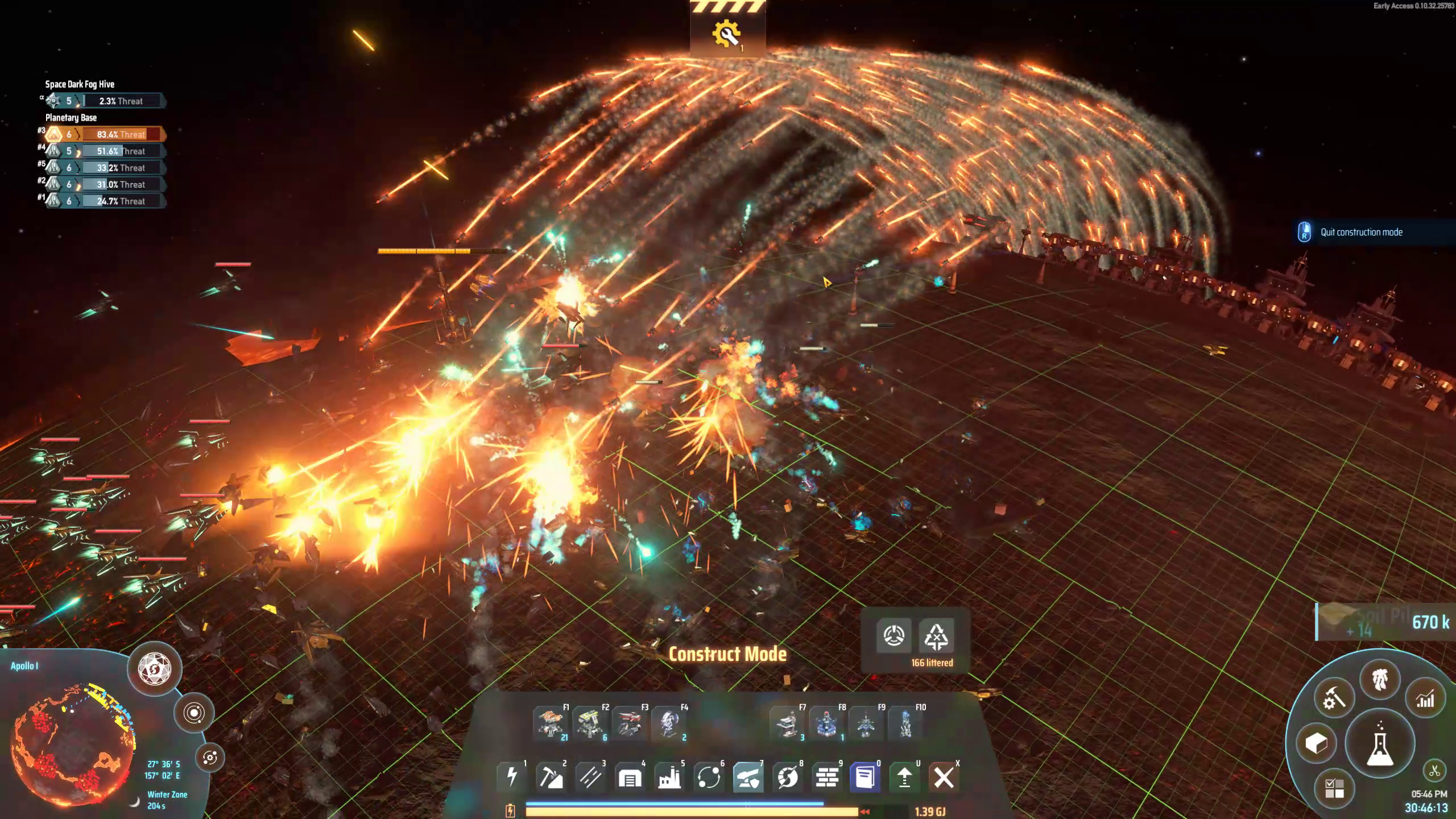Select the power lightning bolt build category
The width and height of the screenshot is (1456, 819).
pos(511,777)
